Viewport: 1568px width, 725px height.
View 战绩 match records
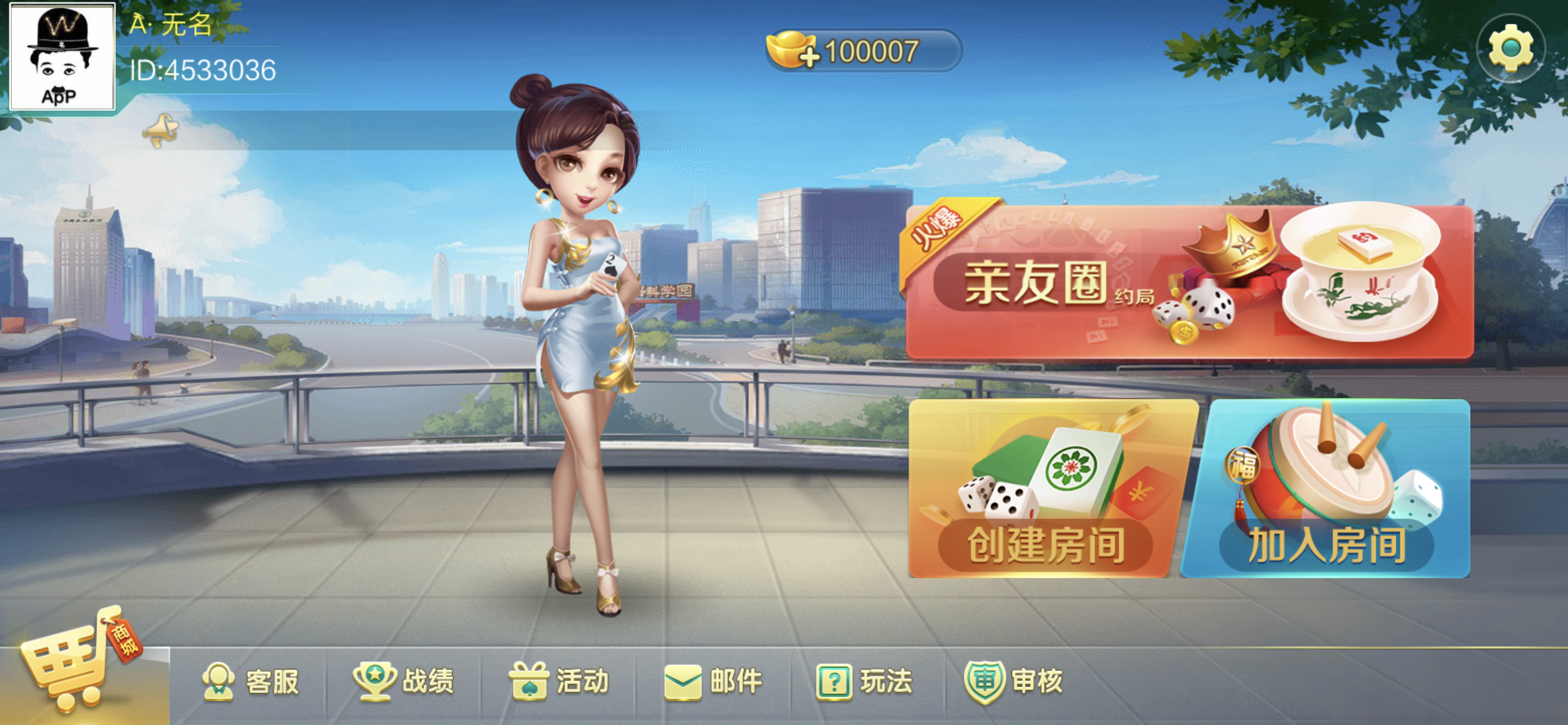[x=404, y=680]
